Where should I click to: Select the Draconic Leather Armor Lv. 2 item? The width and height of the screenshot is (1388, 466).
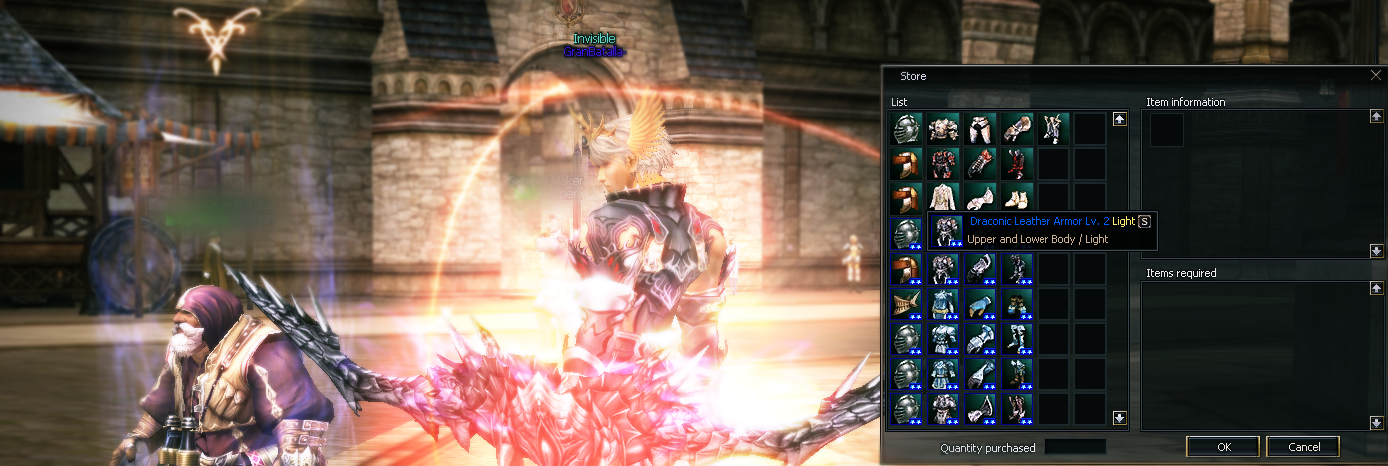pyautogui.click(x=942, y=232)
